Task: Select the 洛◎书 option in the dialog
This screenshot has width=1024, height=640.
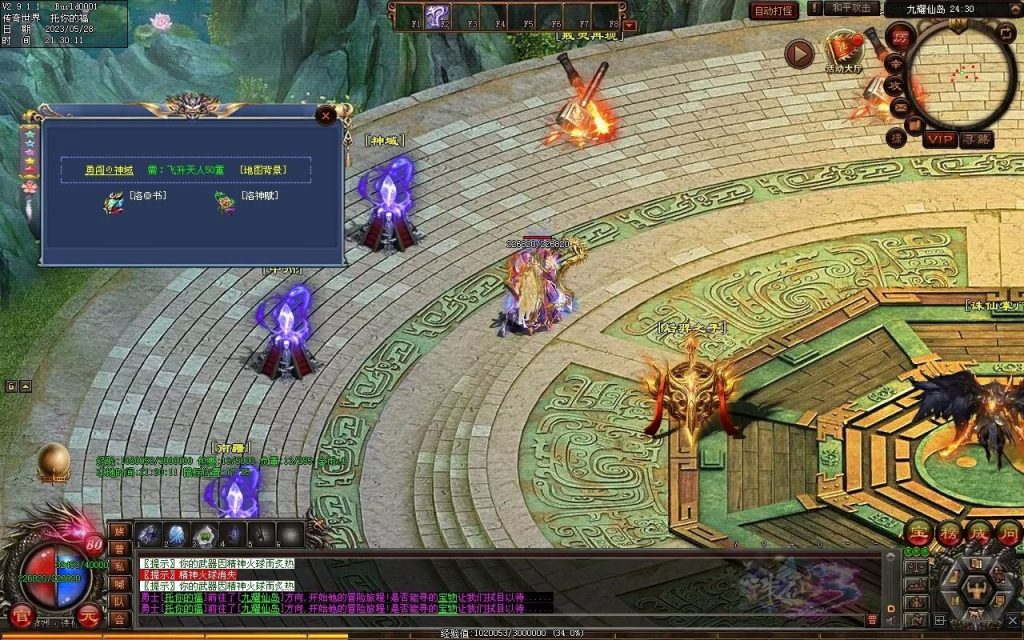Action: 146,196
